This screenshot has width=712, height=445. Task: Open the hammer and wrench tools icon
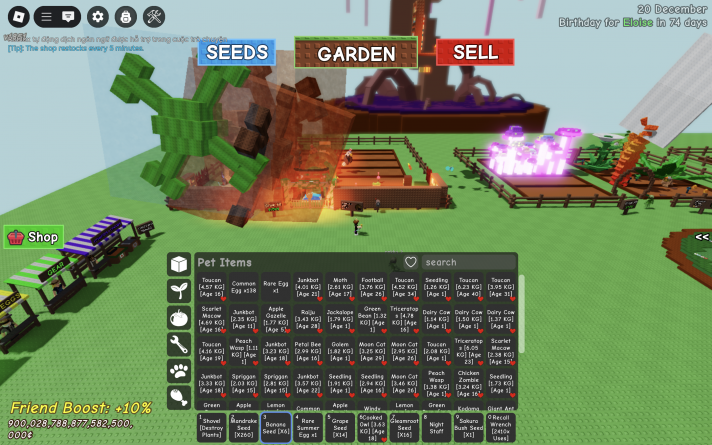coord(153,16)
